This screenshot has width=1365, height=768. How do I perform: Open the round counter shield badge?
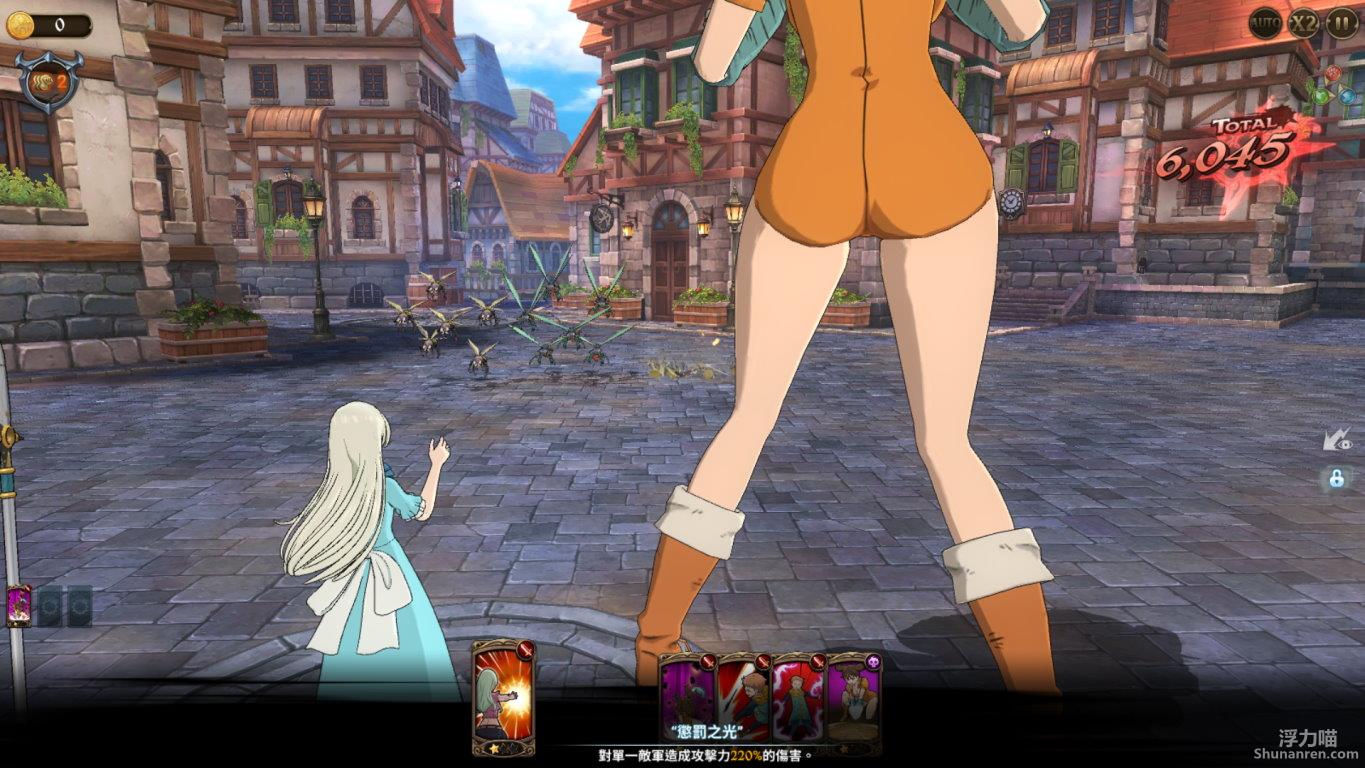(x=48, y=81)
